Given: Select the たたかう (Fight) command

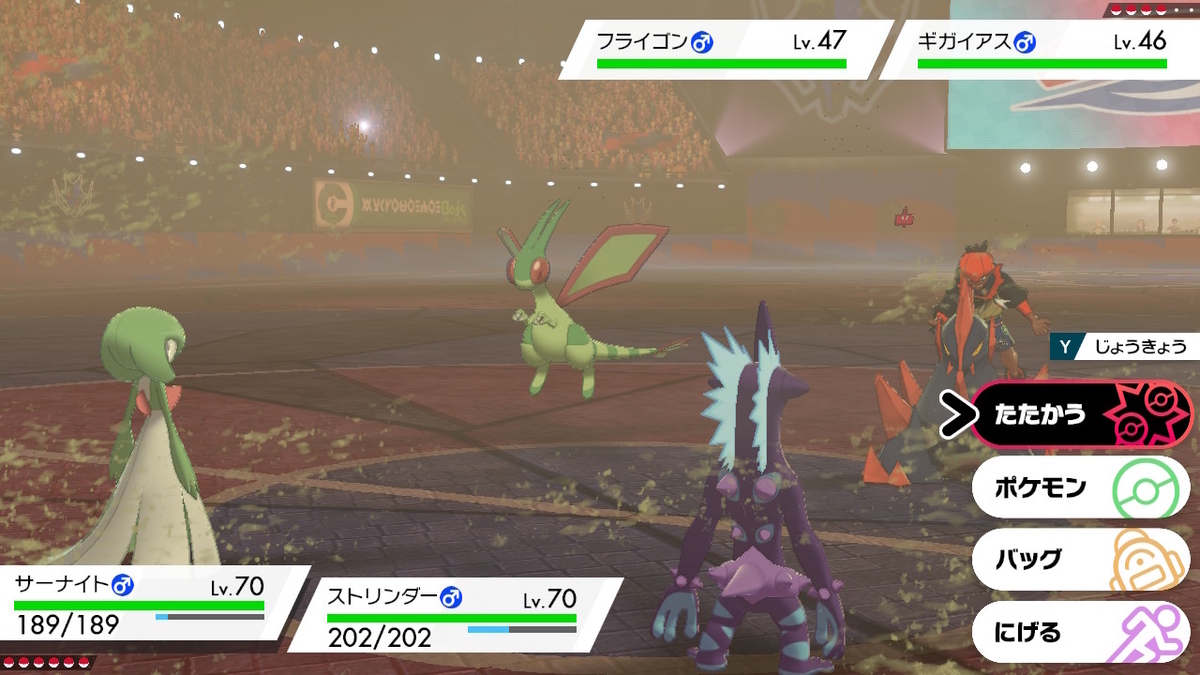Looking at the screenshot, I should [1080, 414].
